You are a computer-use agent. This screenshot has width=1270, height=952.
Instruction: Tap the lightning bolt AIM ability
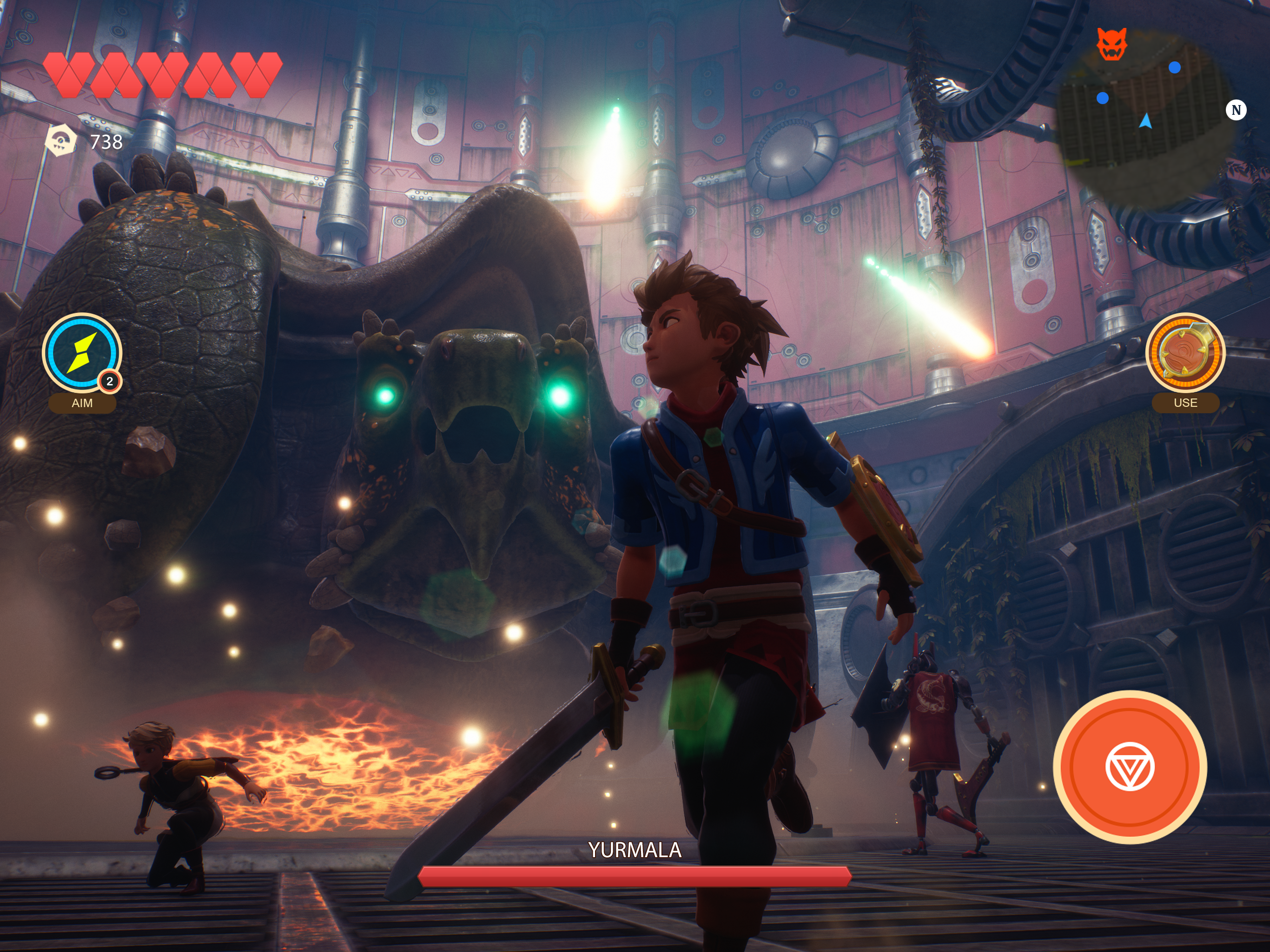[x=81, y=352]
